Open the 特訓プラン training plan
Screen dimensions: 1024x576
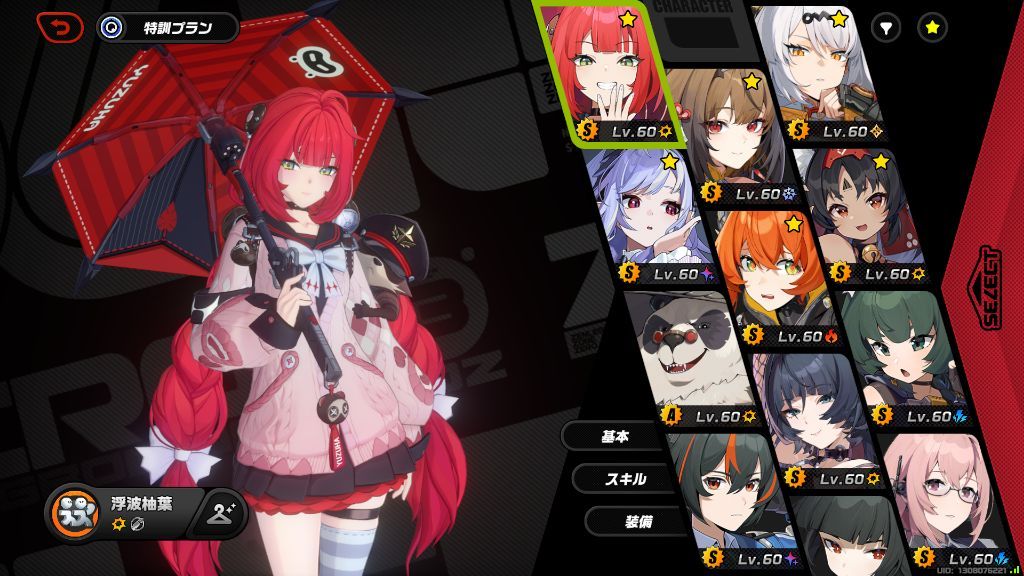tap(168, 27)
